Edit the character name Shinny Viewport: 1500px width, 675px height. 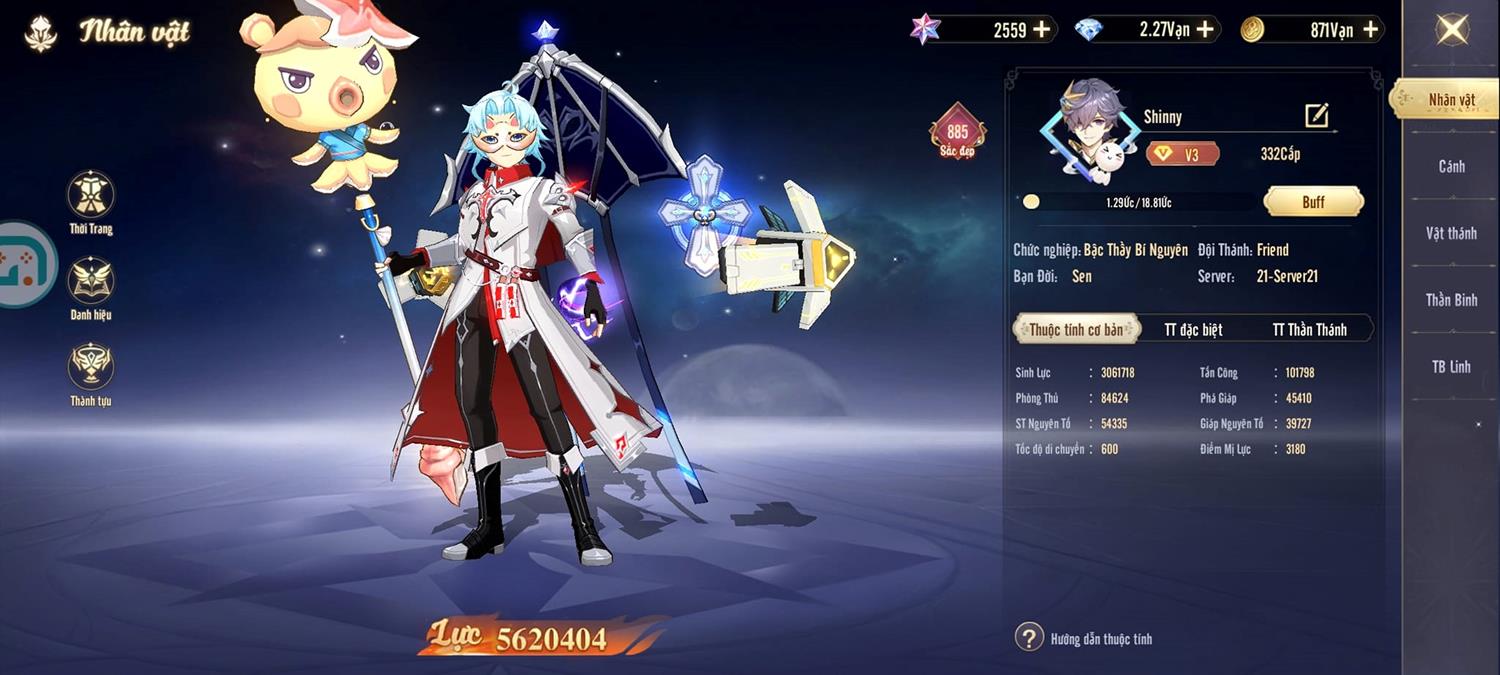click(x=1317, y=116)
